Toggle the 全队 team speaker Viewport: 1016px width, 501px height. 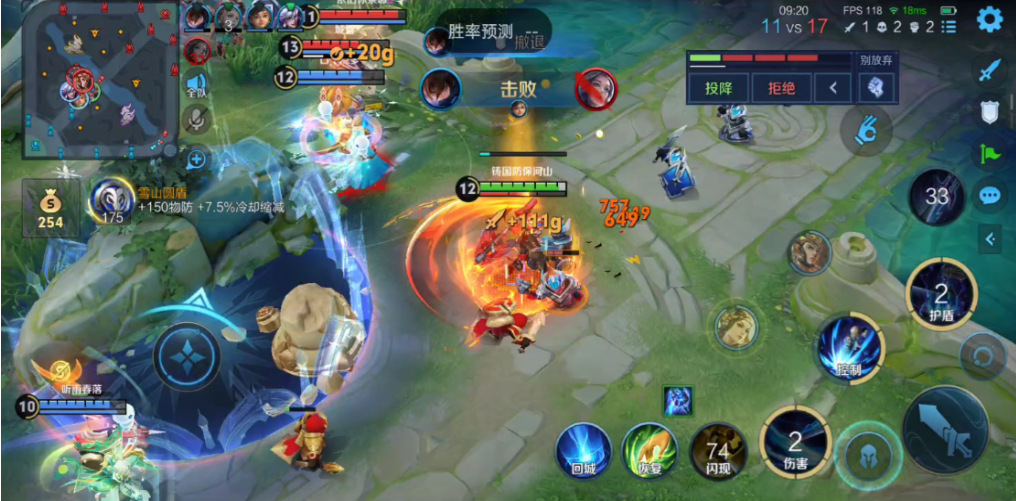coord(196,85)
